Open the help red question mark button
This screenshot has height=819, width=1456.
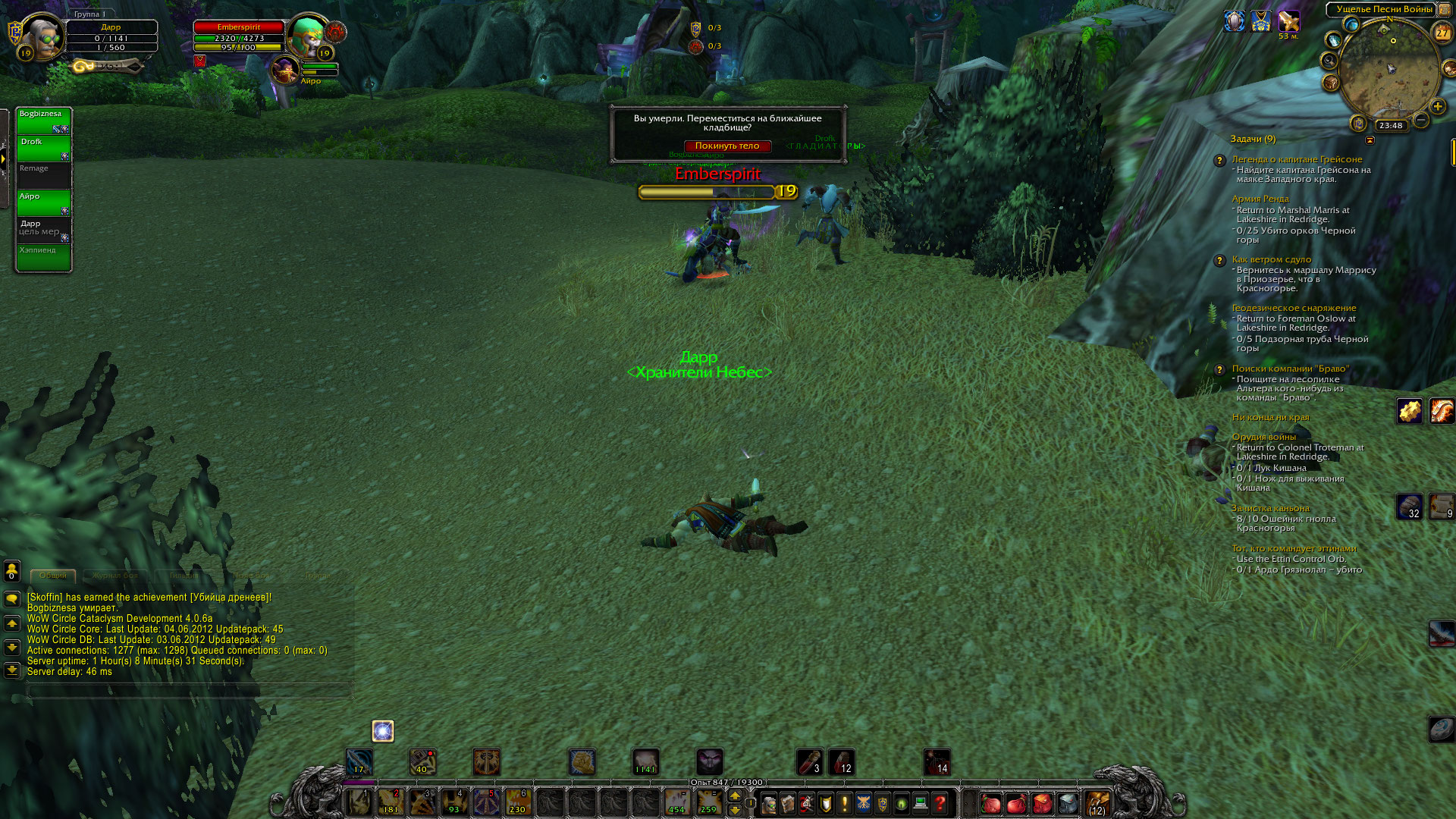tap(940, 803)
